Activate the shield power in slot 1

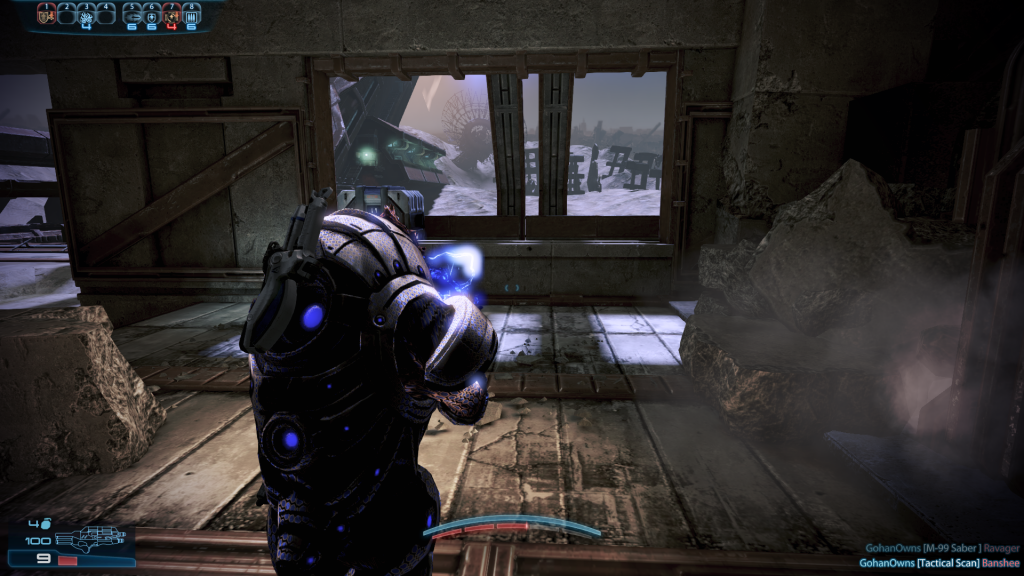click(45, 14)
